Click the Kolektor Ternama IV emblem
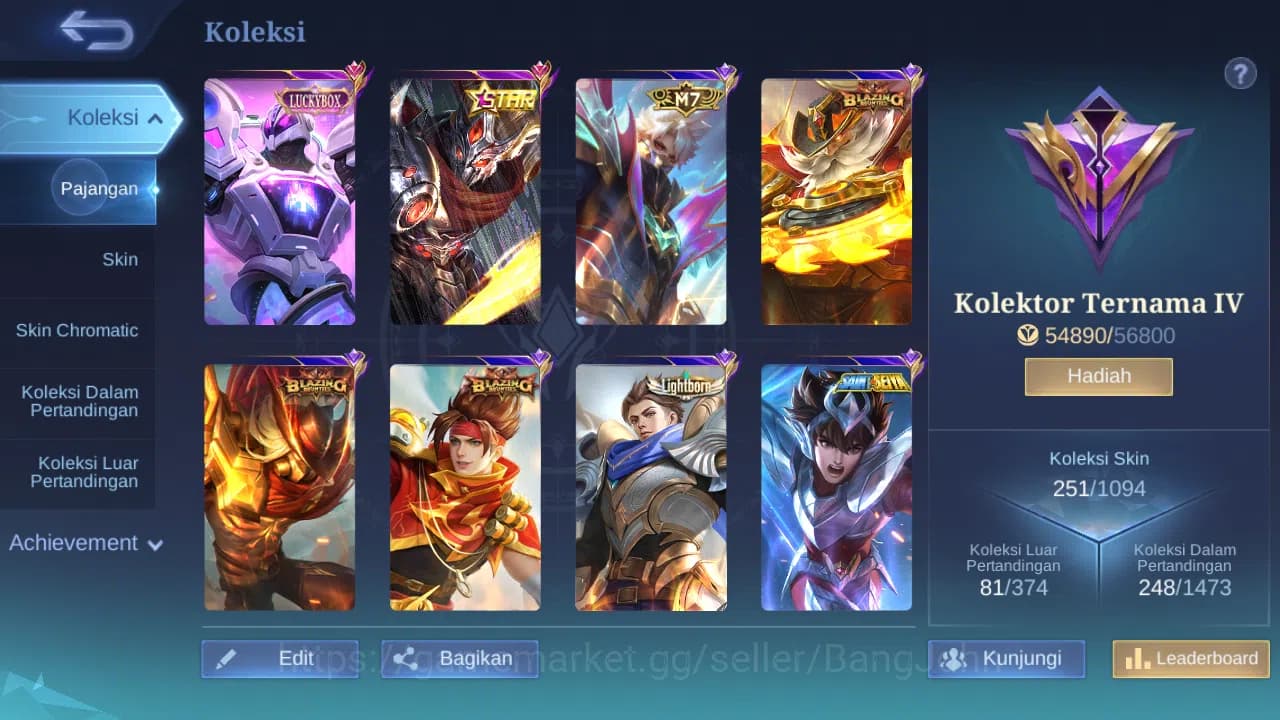Image resolution: width=1280 pixels, height=720 pixels. (x=1098, y=180)
